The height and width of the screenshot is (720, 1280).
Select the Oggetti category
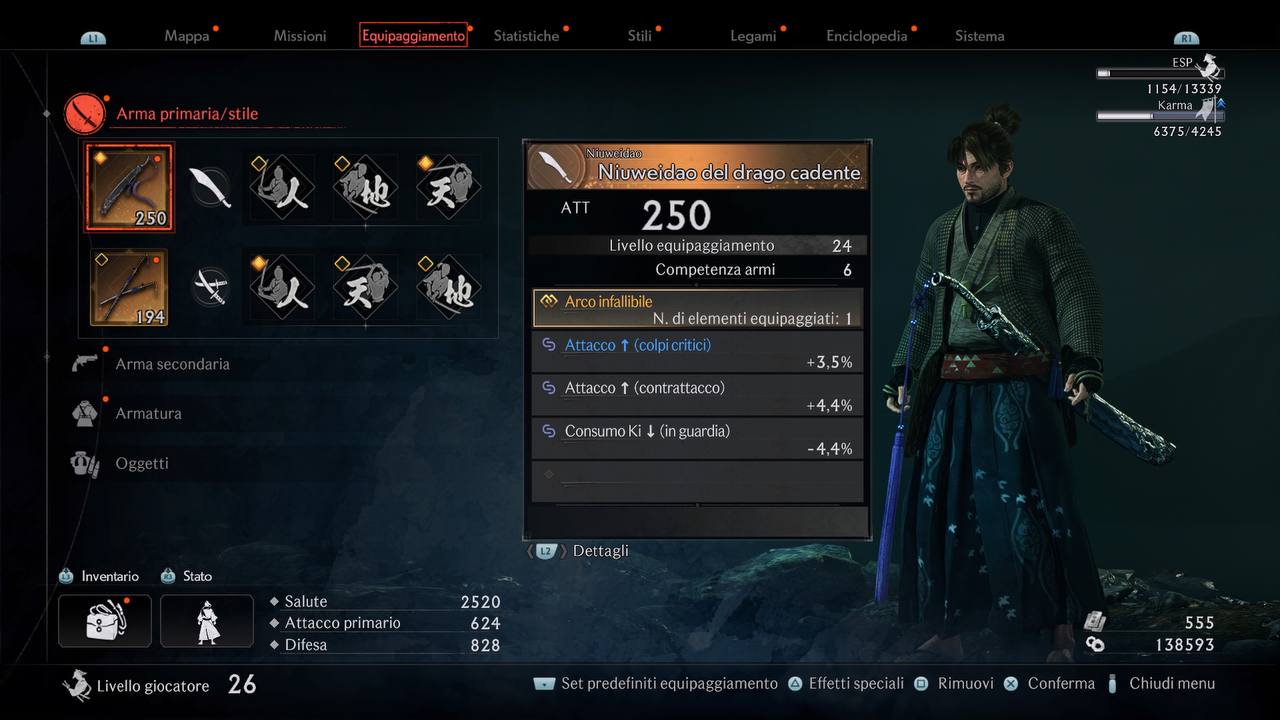tap(142, 463)
